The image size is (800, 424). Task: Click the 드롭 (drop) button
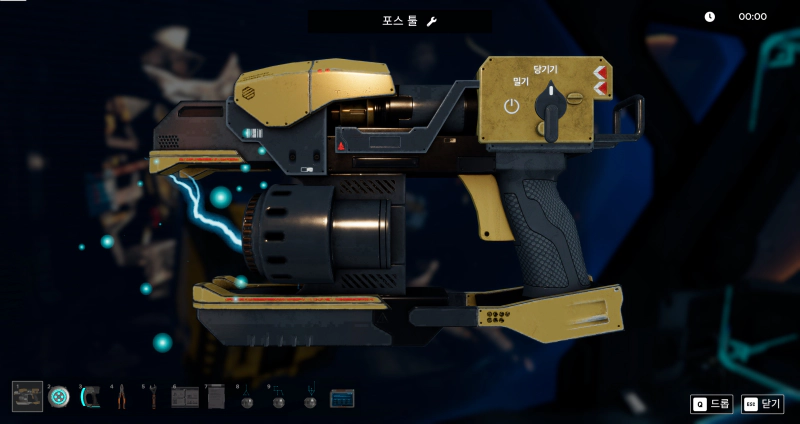point(712,404)
